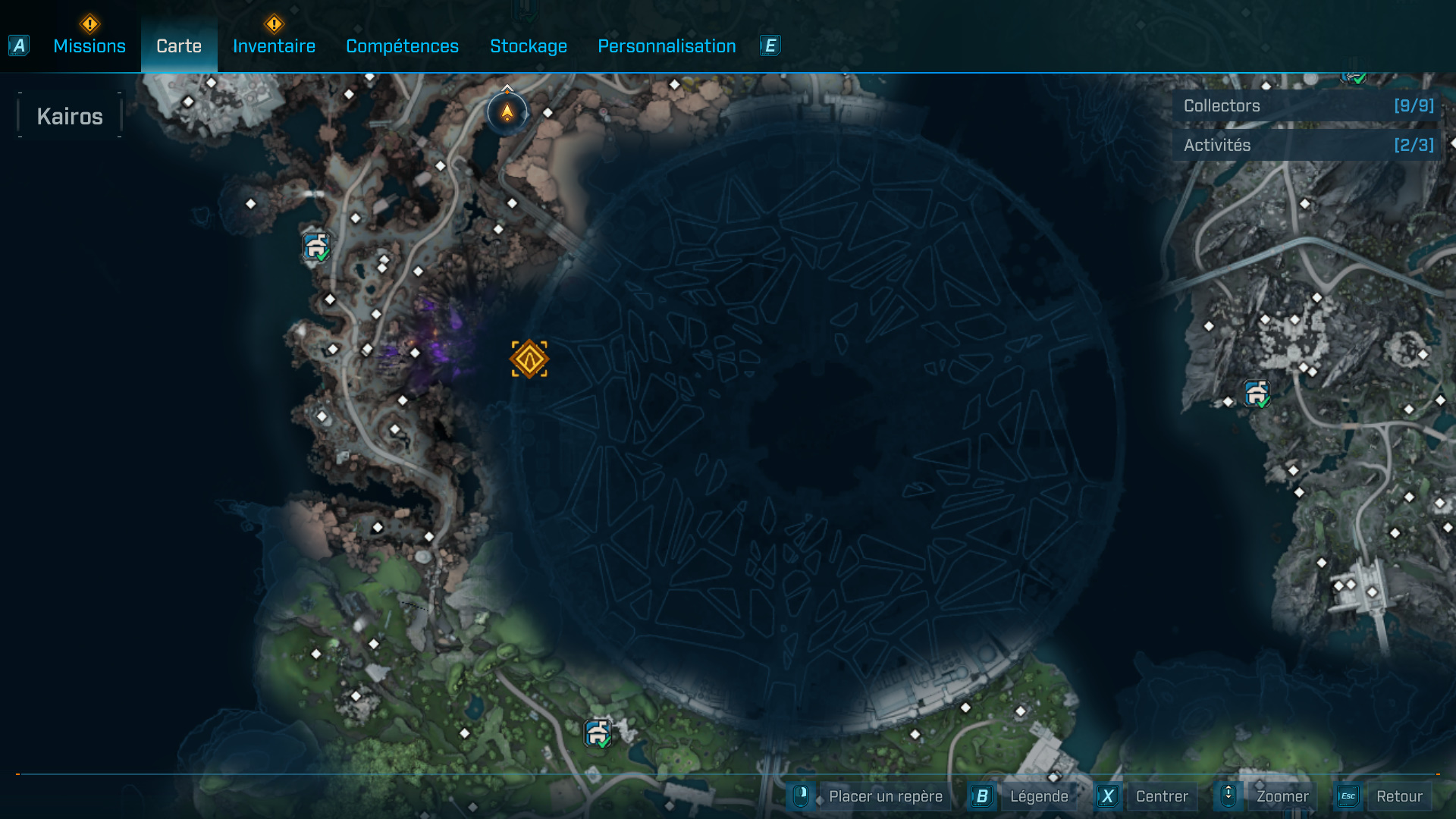
Task: Switch to the Inventaire tab
Action: tap(274, 45)
